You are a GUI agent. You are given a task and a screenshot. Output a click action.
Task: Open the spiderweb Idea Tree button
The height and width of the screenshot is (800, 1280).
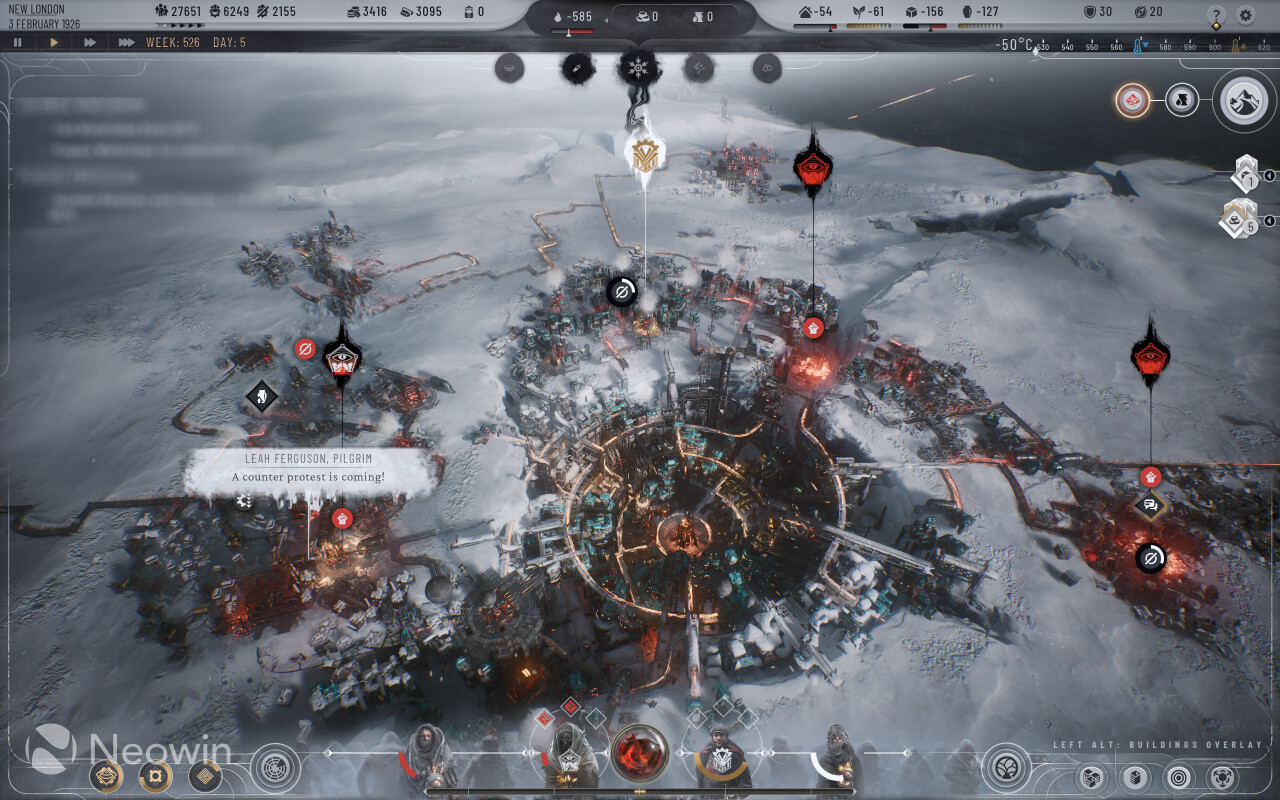coord(275,768)
